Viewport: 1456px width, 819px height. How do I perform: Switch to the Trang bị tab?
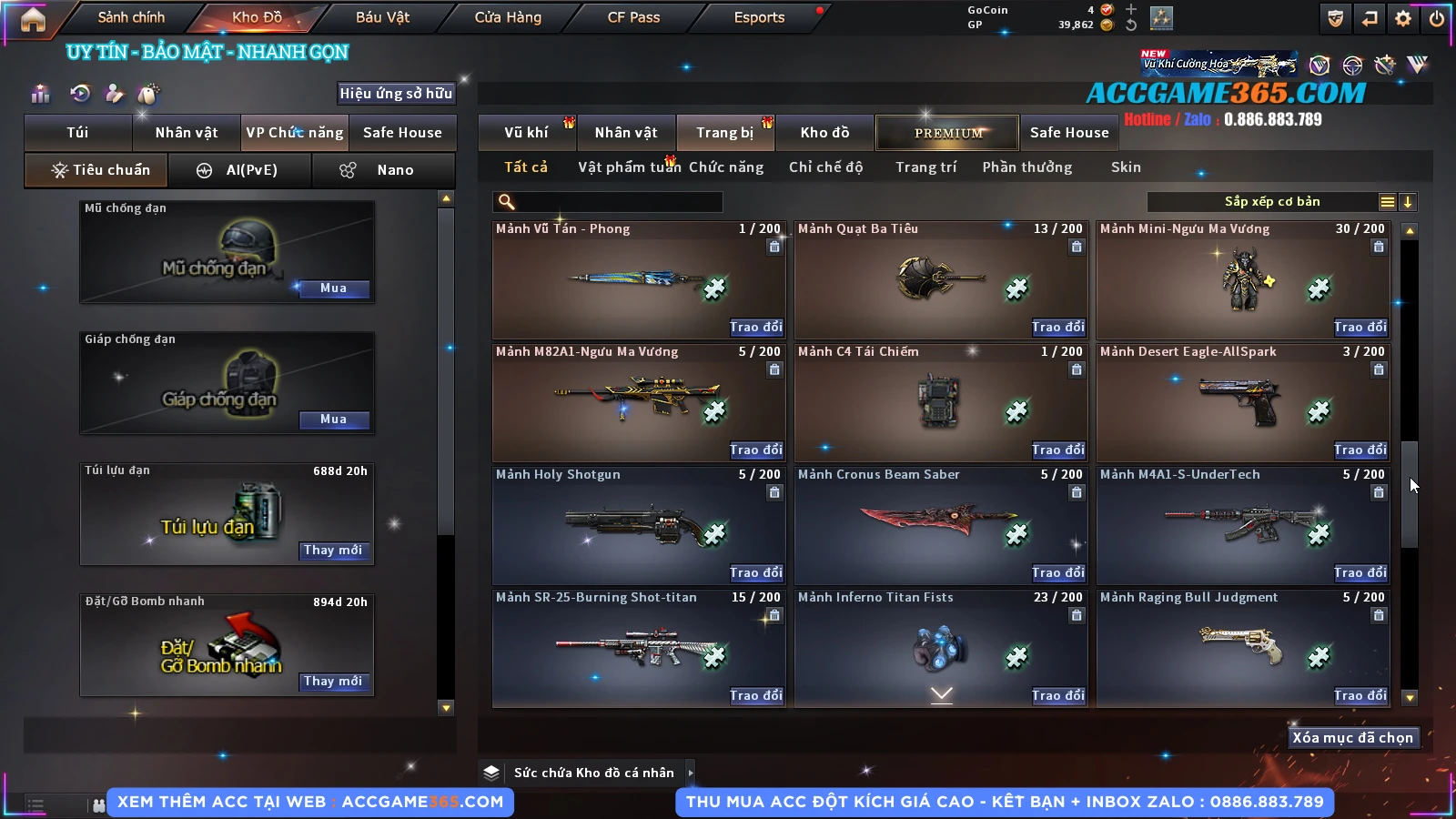coord(724,133)
